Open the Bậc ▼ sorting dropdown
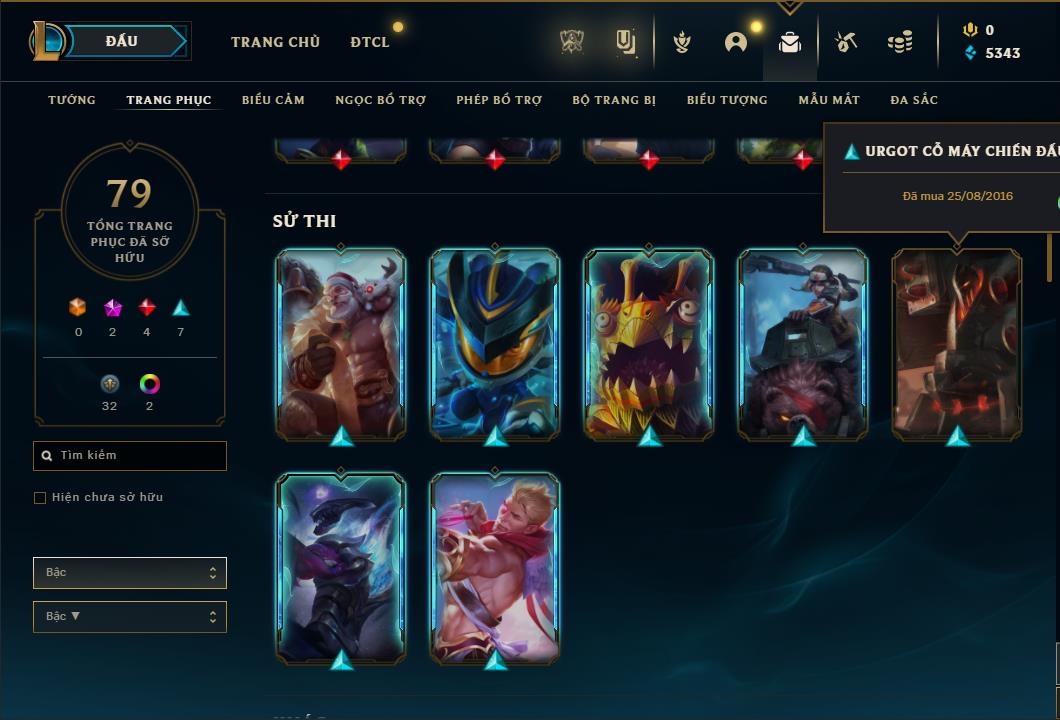This screenshot has height=720, width=1060. 130,617
